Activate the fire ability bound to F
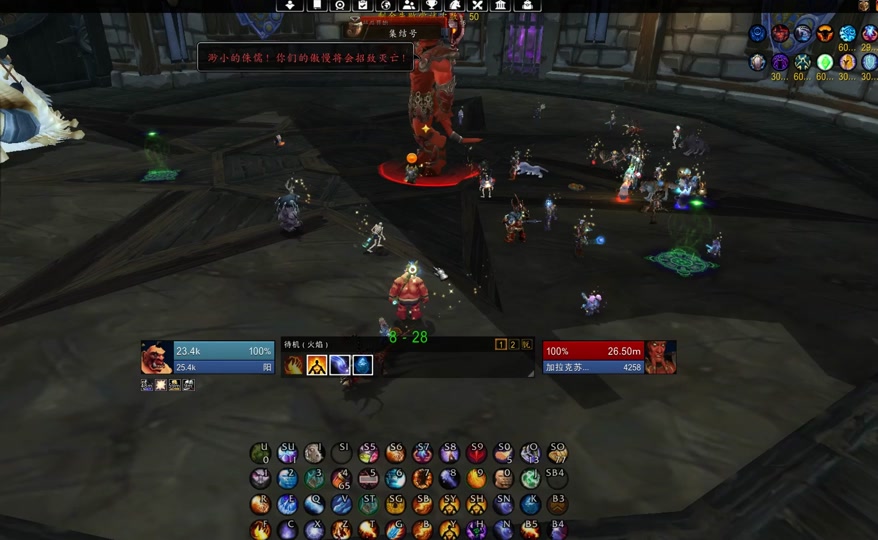Viewport: 878px width, 540px height. (x=260, y=530)
